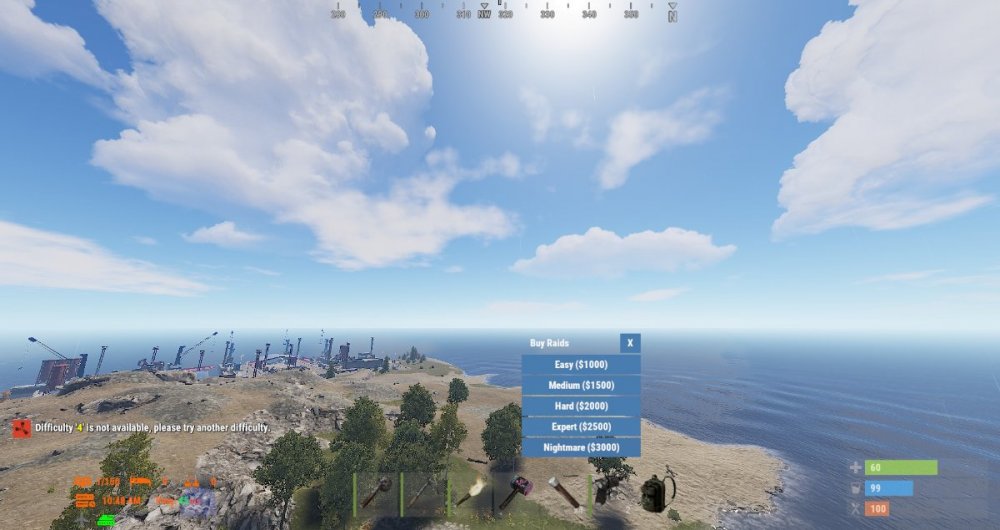The image size is (1000, 530).
Task: Open the backpack icon beside the hotbar
Action: [x=656, y=492]
